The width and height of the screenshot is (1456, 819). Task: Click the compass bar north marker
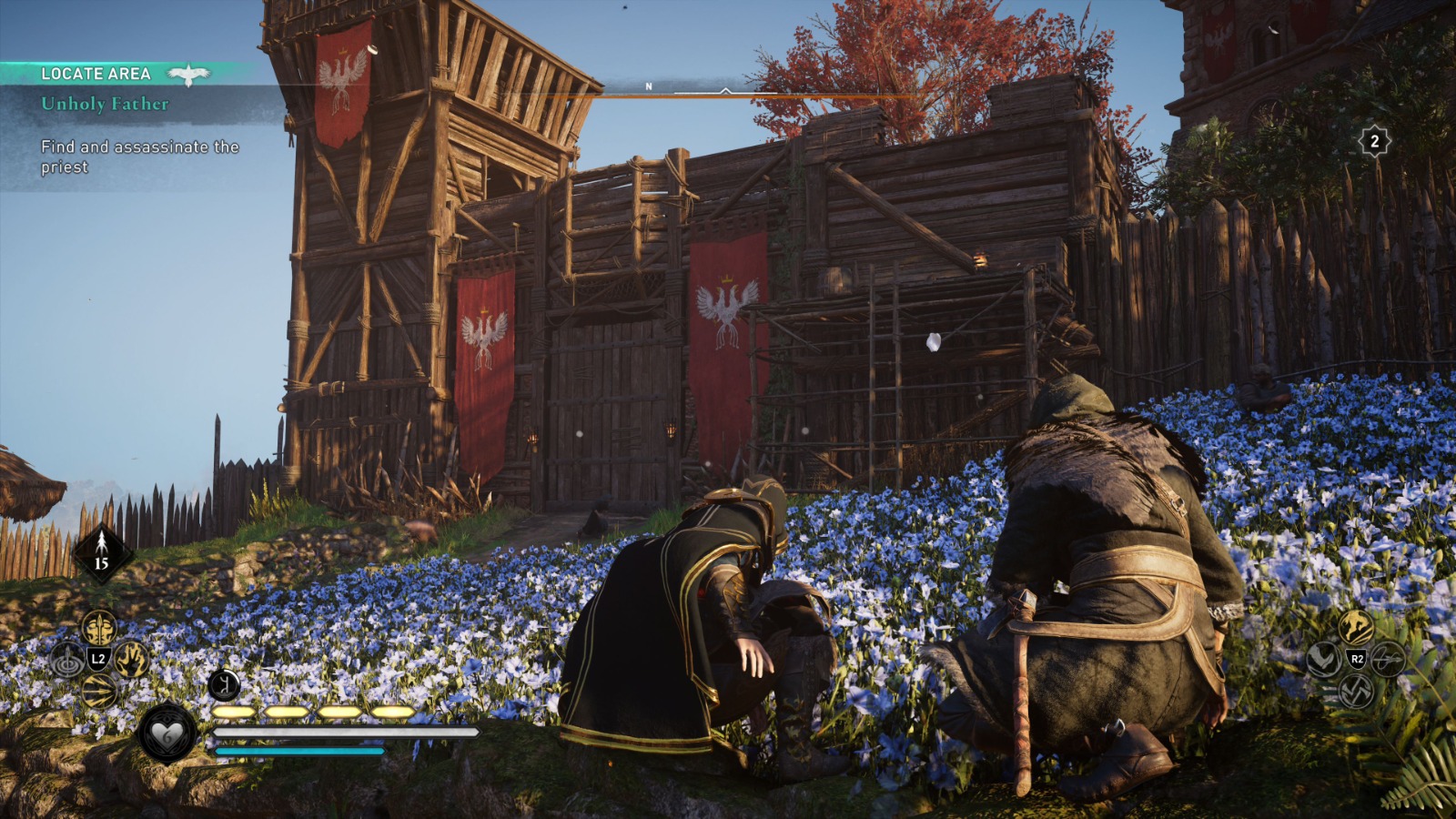[x=649, y=86]
